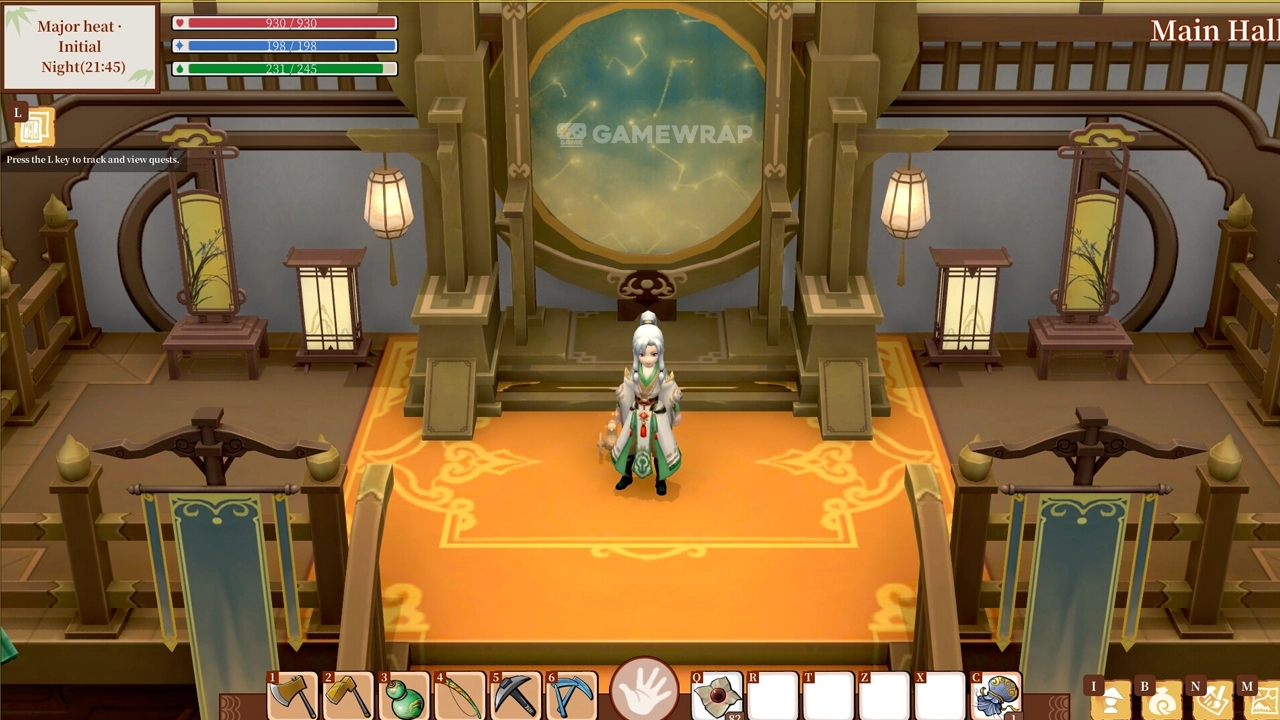
Task: Select the axe in hotbar slot 1
Action: coord(292,695)
